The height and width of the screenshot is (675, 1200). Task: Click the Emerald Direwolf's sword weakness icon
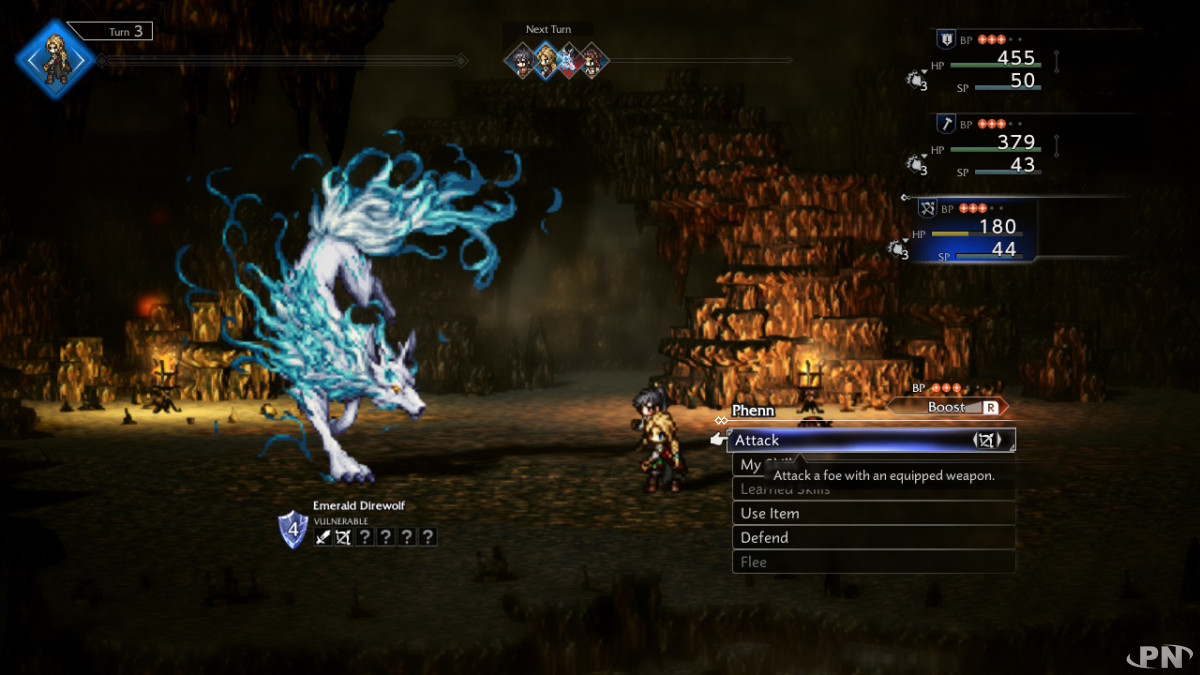tap(323, 537)
